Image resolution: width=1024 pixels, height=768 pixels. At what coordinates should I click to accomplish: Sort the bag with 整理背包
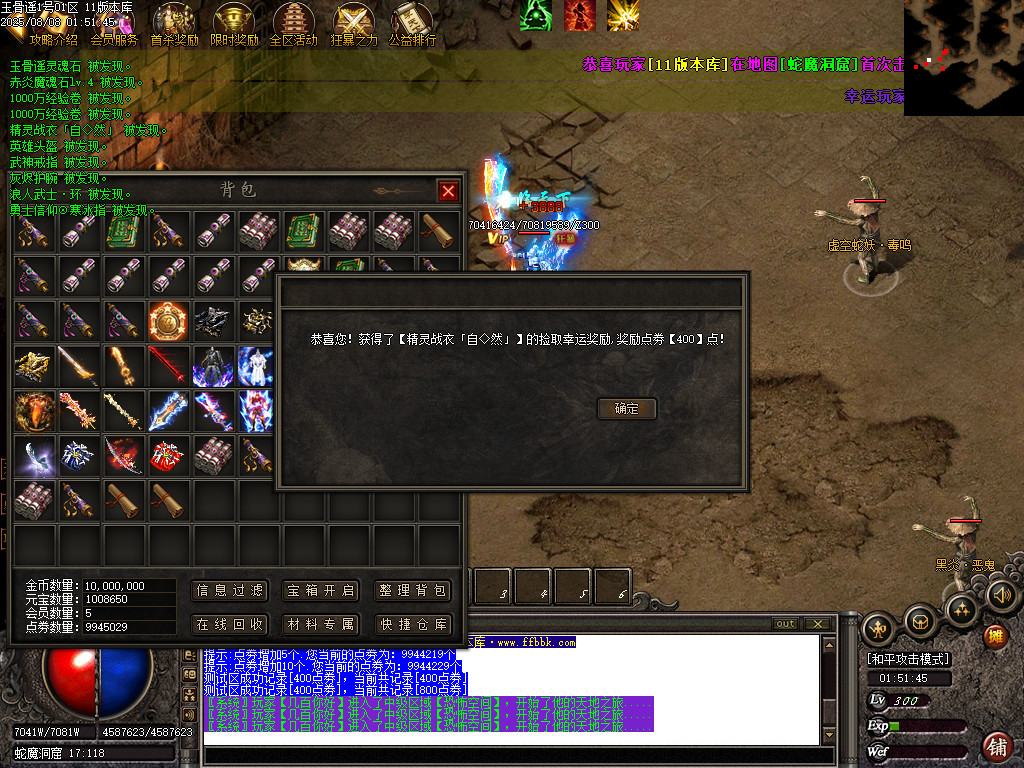pos(412,591)
